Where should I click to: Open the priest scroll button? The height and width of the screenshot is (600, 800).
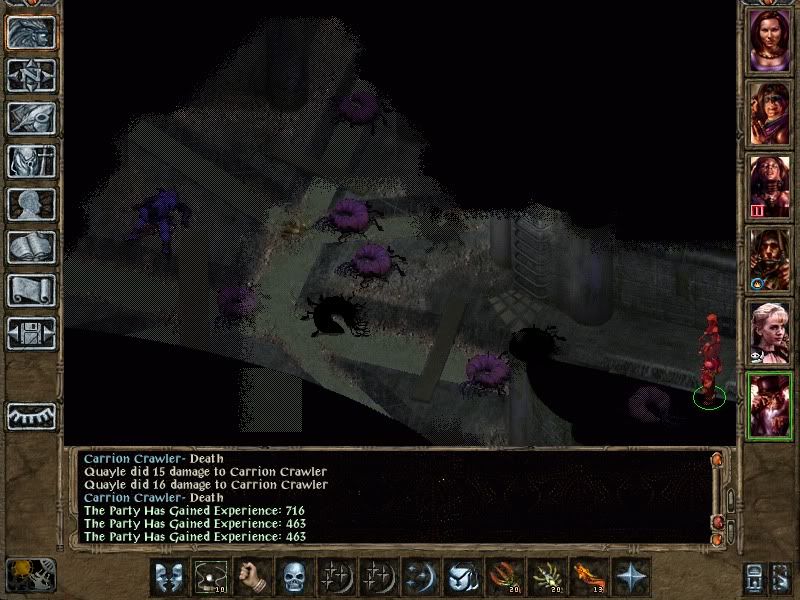coord(31,290)
